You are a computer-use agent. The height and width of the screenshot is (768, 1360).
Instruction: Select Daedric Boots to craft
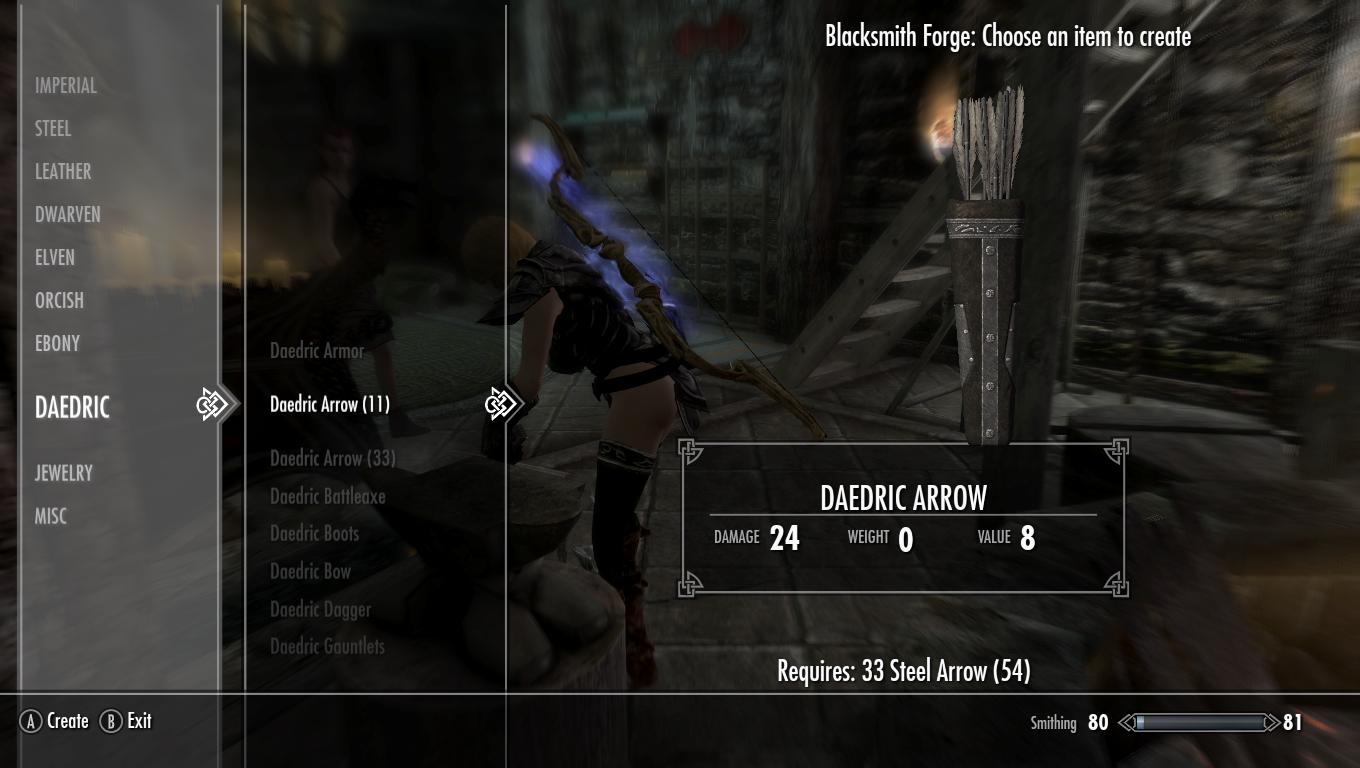coord(314,534)
